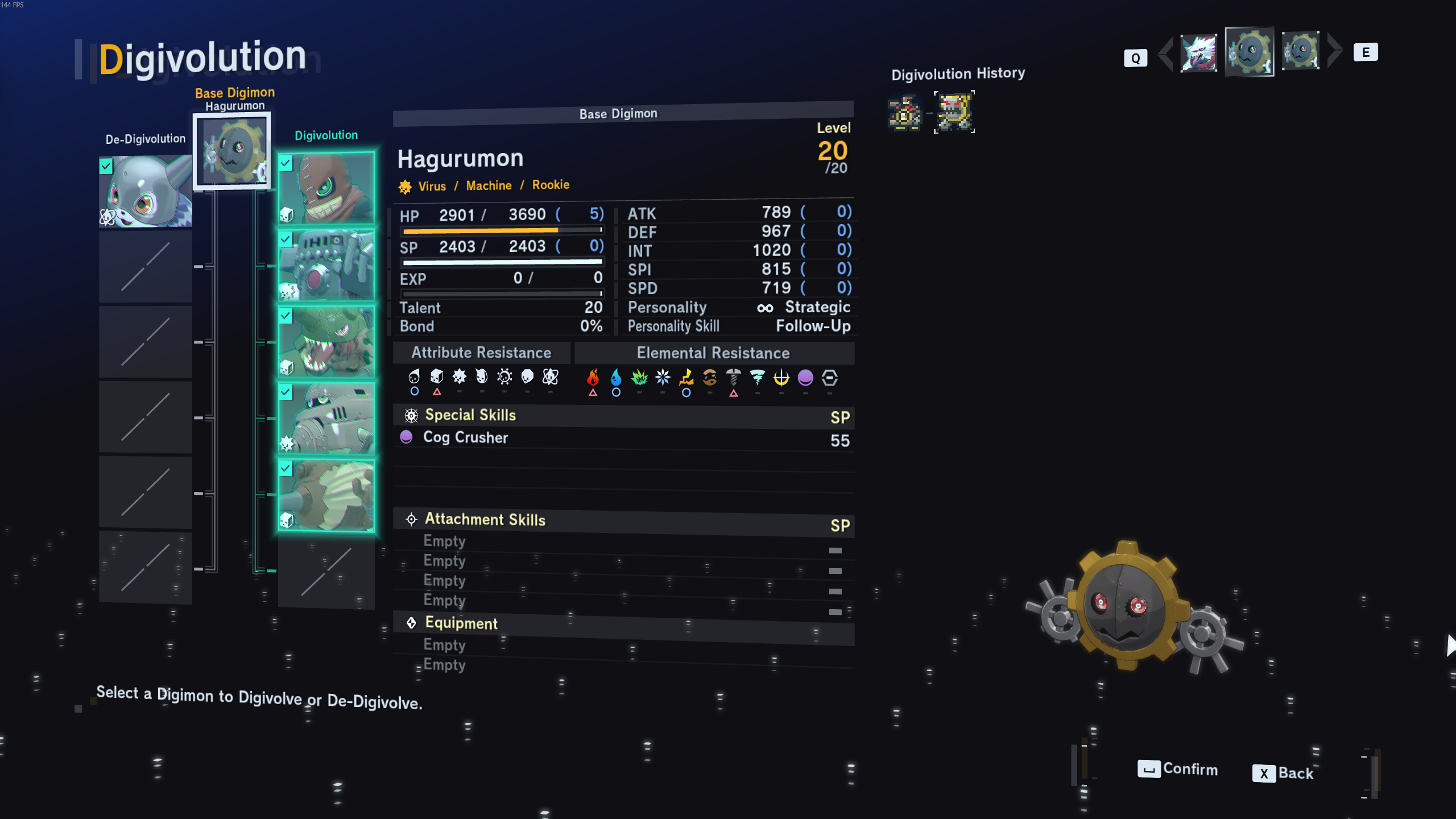Select the Hagurumon Base Digimon tile
The height and width of the screenshot is (819, 1456).
[232, 151]
